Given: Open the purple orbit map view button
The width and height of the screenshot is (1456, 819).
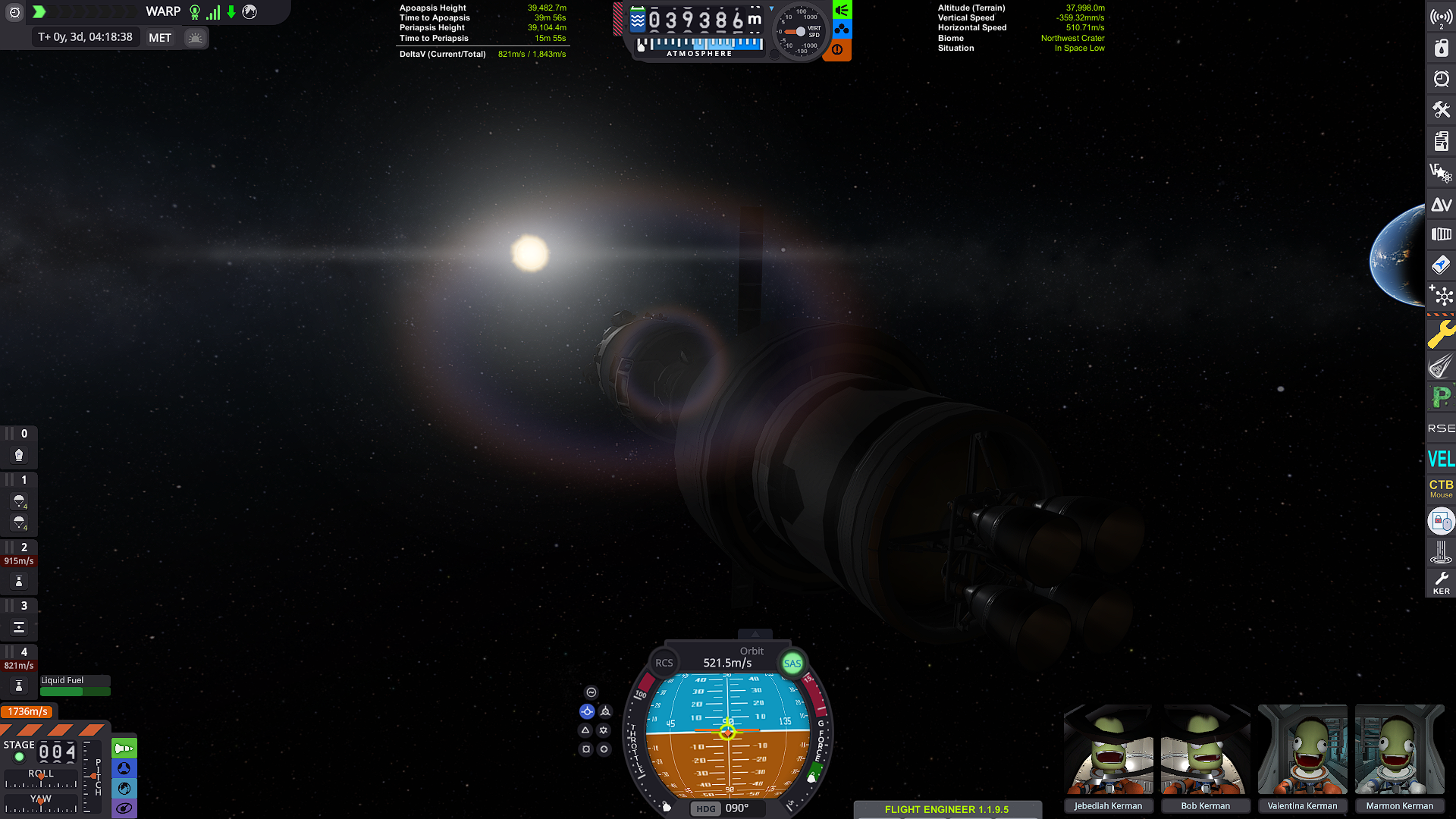Looking at the screenshot, I should coord(124,808).
